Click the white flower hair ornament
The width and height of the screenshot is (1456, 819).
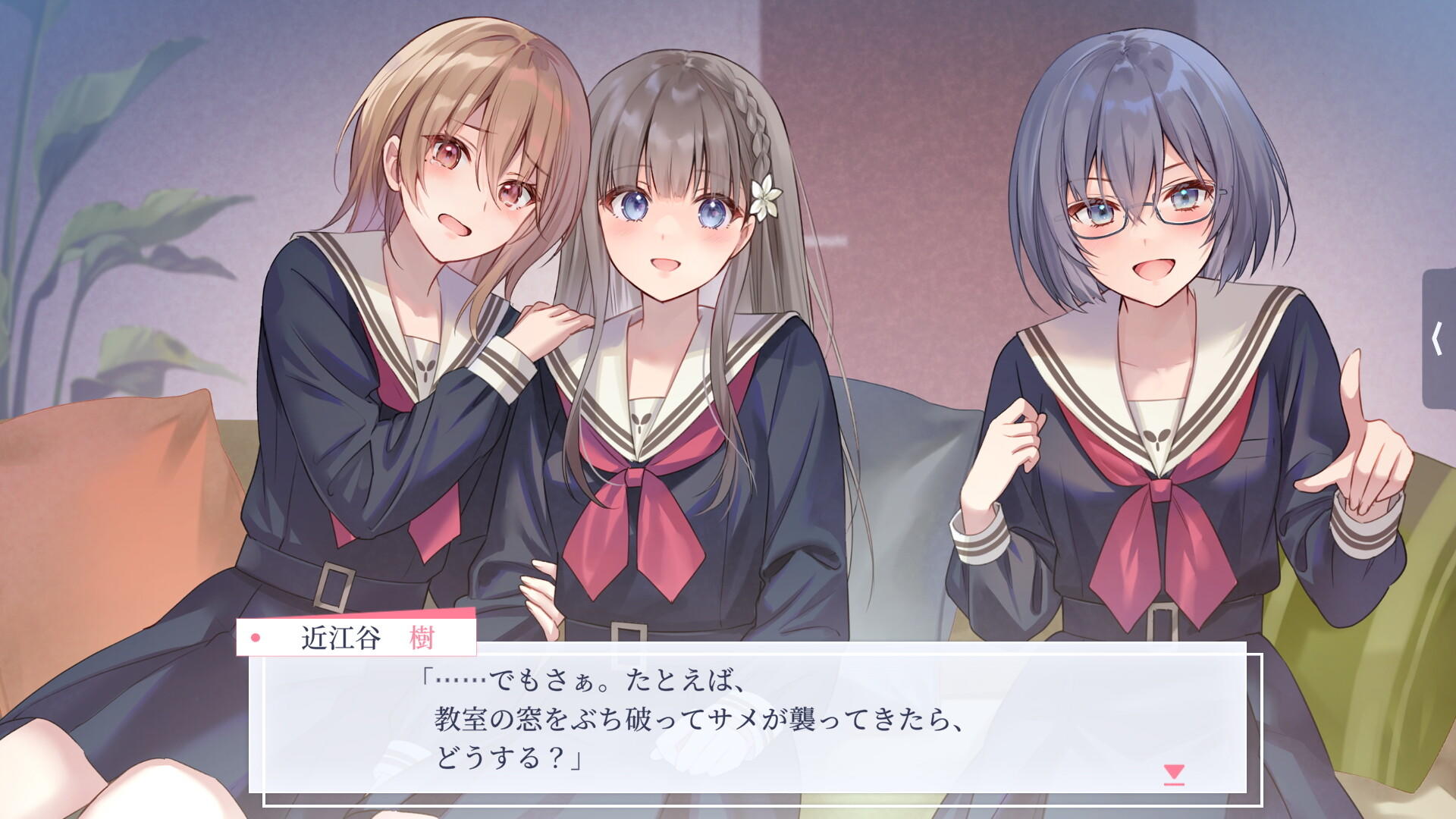(x=764, y=196)
